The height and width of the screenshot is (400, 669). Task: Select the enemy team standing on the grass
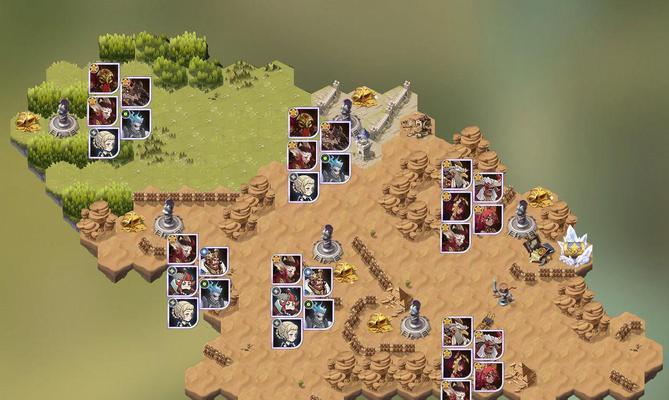pos(119,110)
